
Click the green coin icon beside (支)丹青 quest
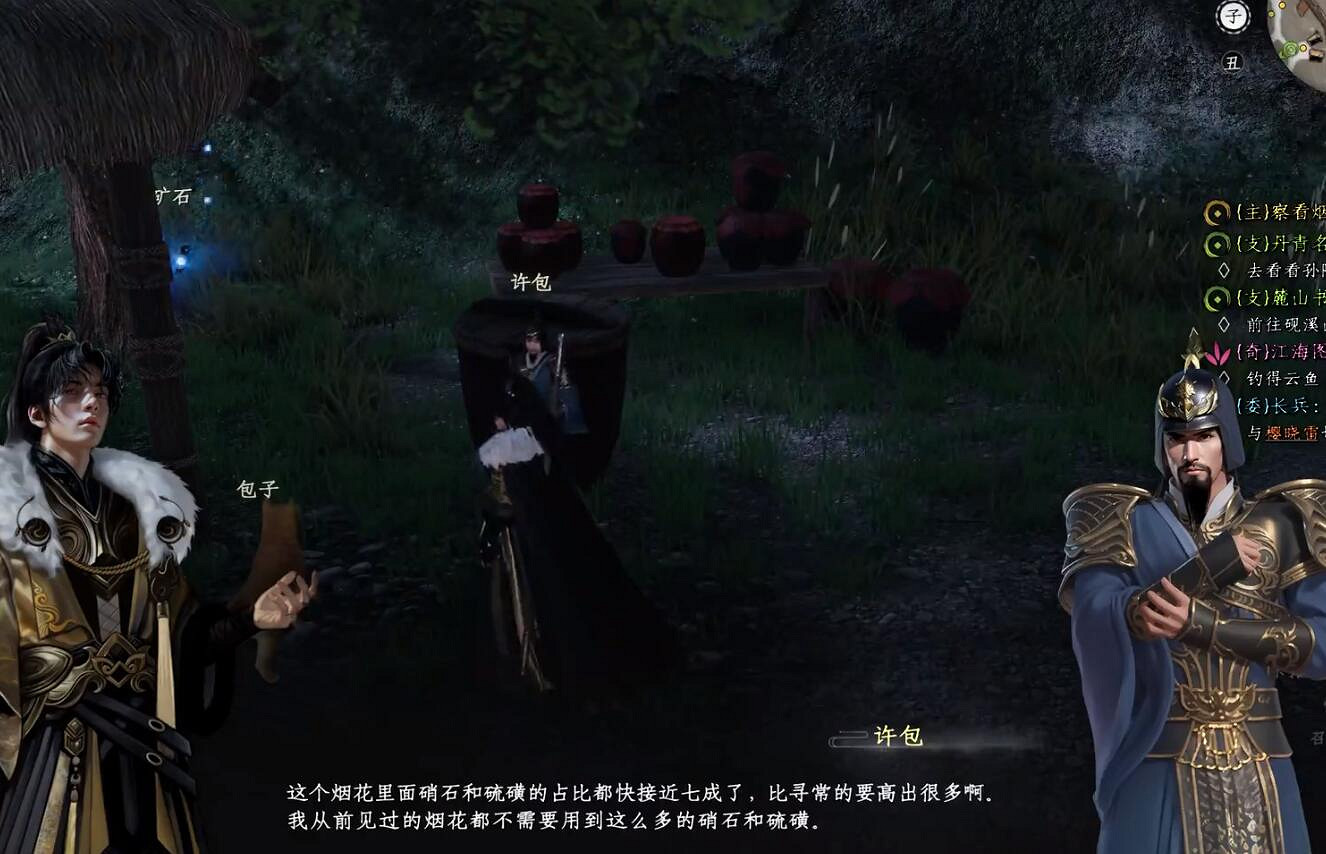pyautogui.click(x=1217, y=242)
